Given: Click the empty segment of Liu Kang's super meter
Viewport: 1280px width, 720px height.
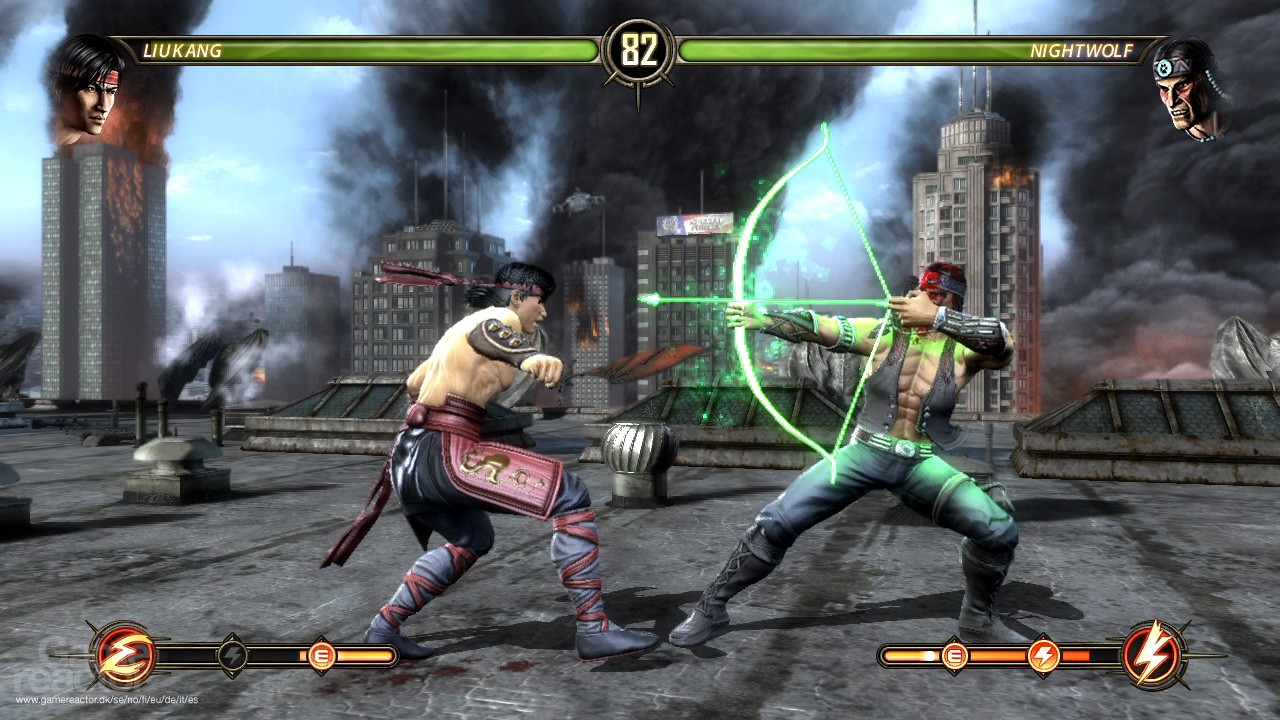Looking at the screenshot, I should [186, 655].
